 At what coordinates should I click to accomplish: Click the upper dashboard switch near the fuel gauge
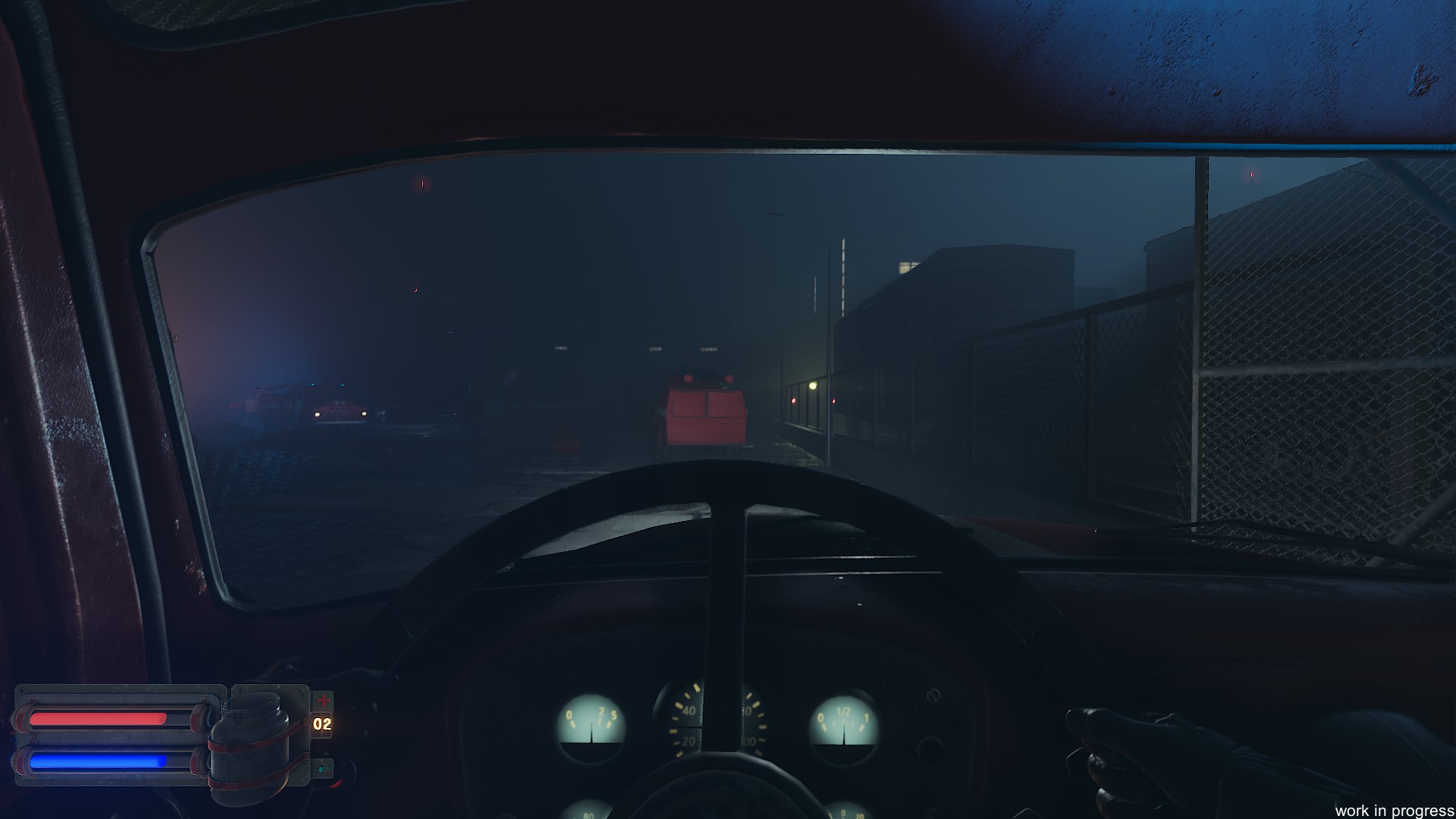(934, 695)
